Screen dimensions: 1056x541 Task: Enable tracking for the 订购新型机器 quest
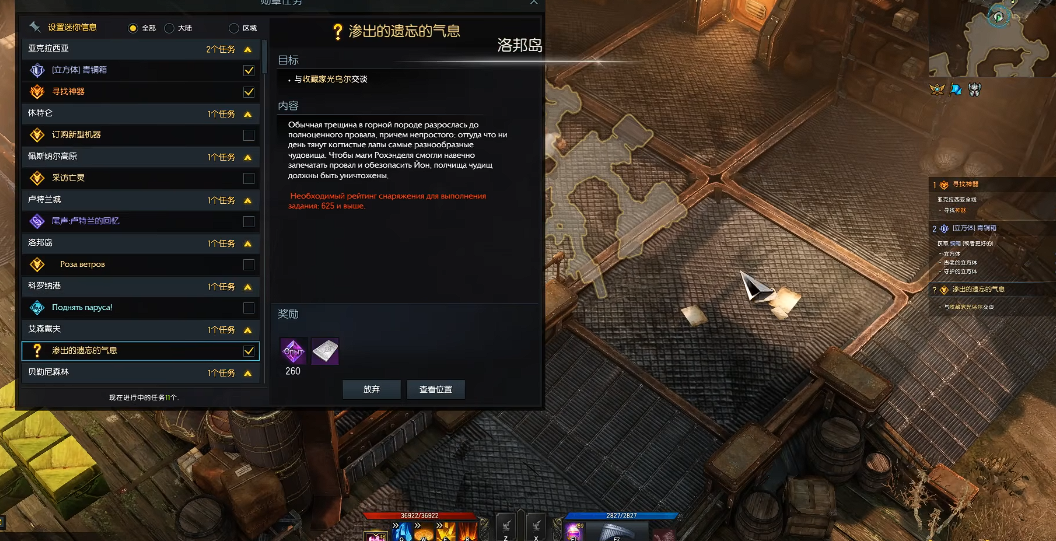tap(248, 135)
